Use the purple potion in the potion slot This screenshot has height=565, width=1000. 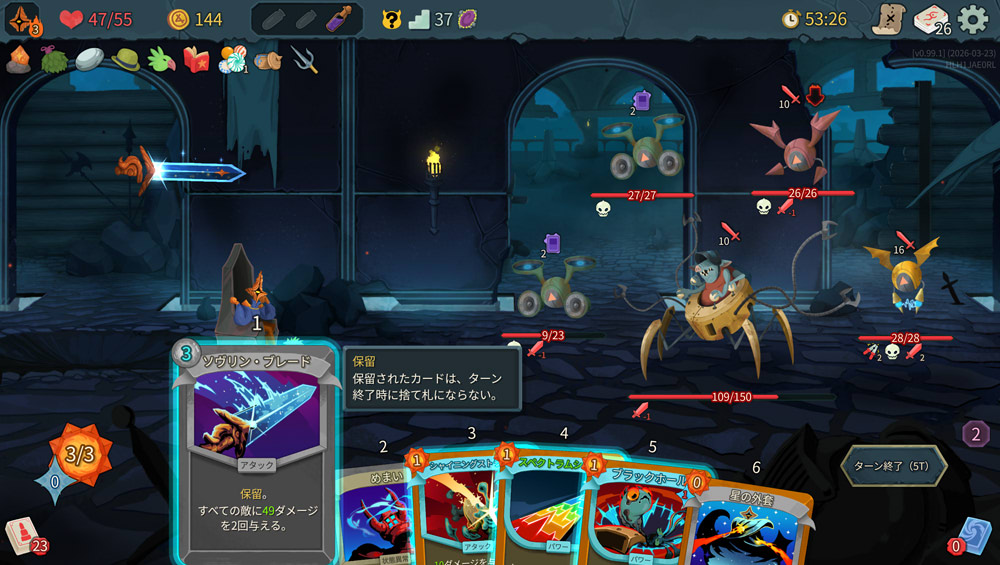338,19
